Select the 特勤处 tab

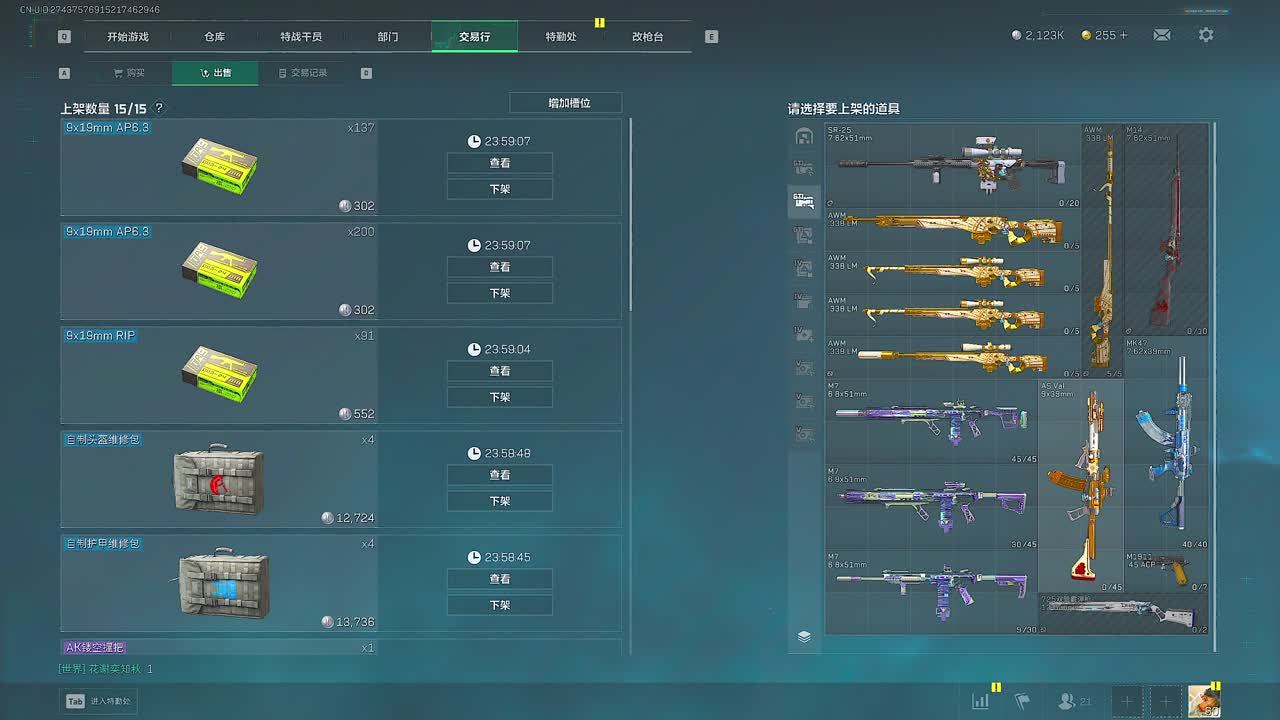[x=561, y=37]
